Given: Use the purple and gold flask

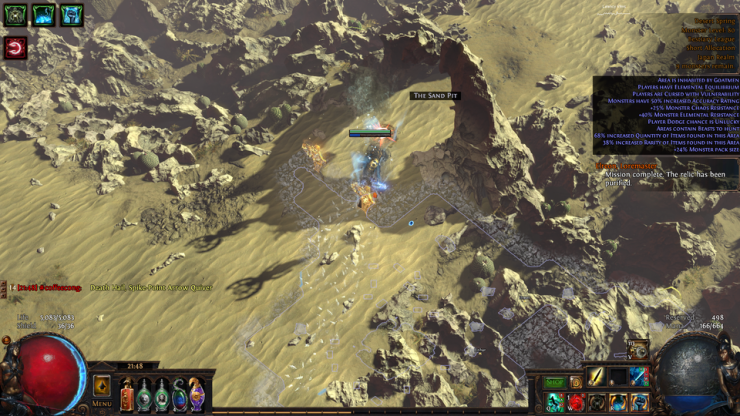Looking at the screenshot, I should coord(196,393).
